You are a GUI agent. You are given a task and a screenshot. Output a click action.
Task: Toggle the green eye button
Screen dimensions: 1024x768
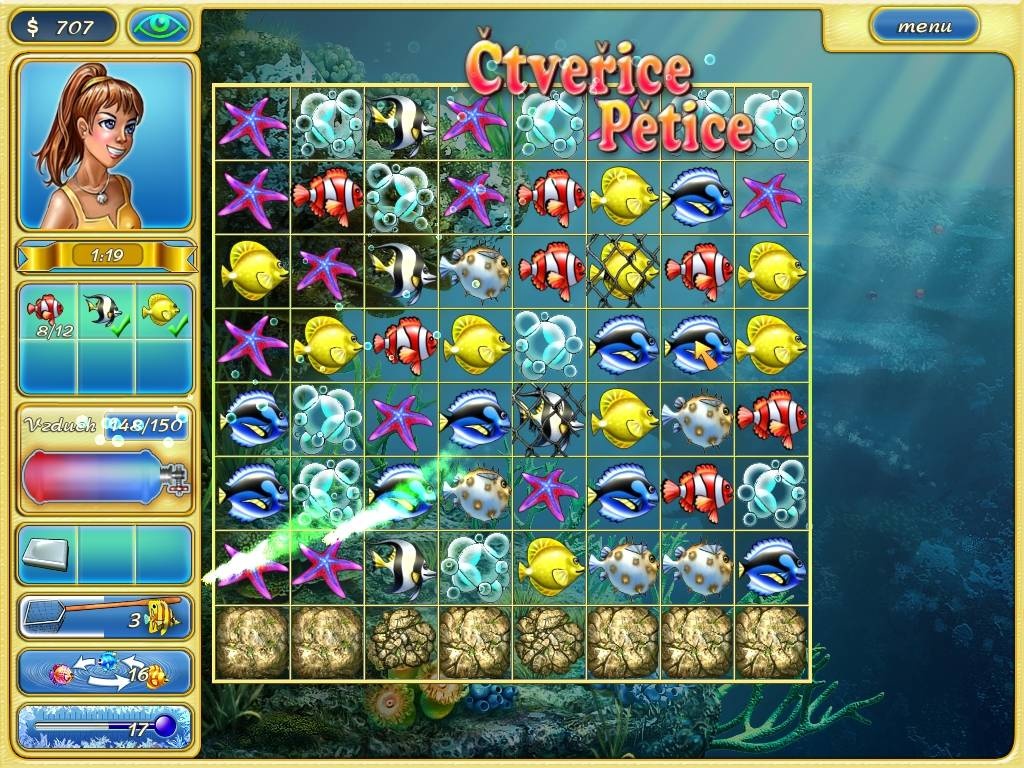(x=159, y=26)
